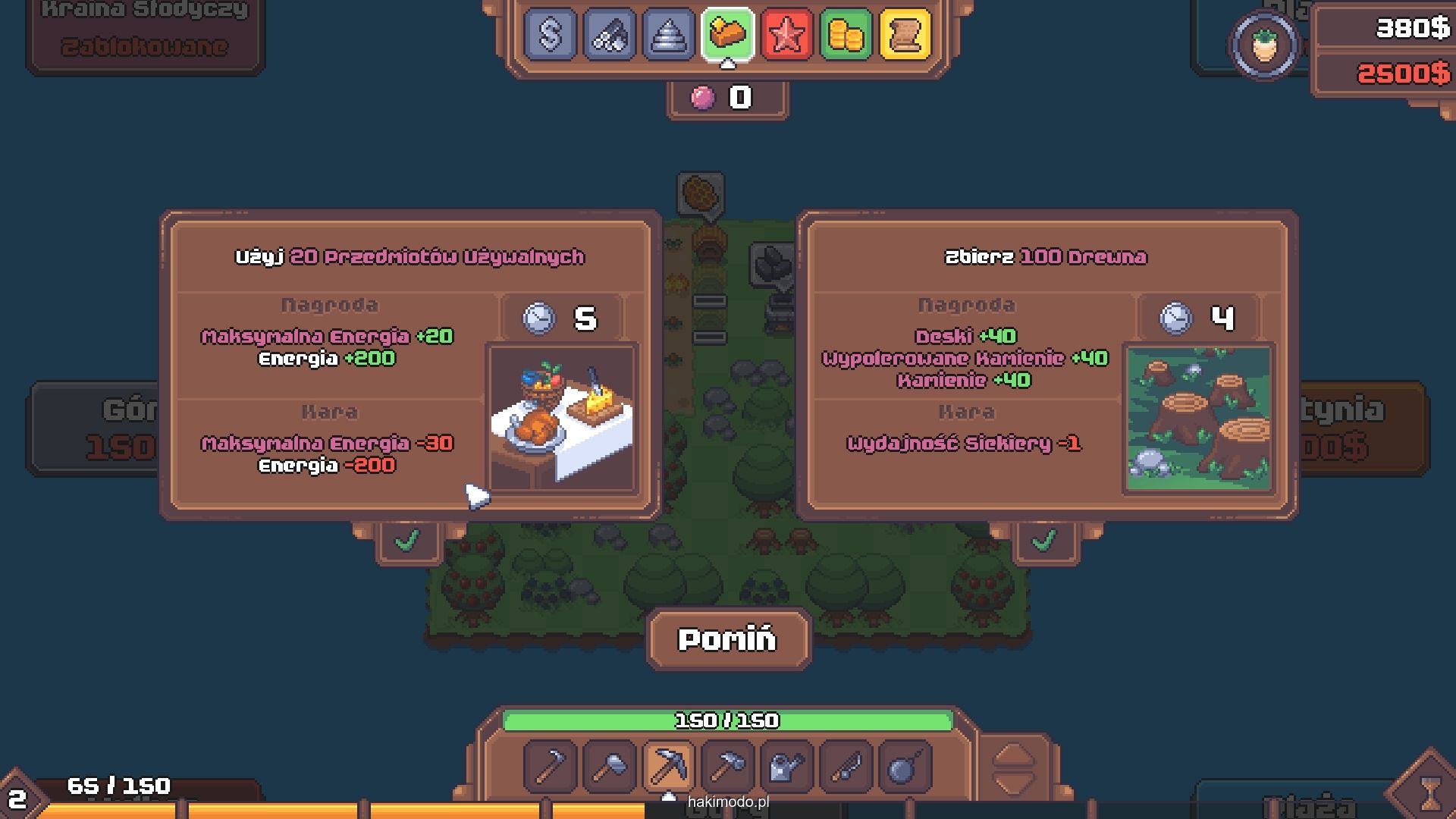
Task: Select the pickaxe tool slot
Action: click(x=668, y=767)
